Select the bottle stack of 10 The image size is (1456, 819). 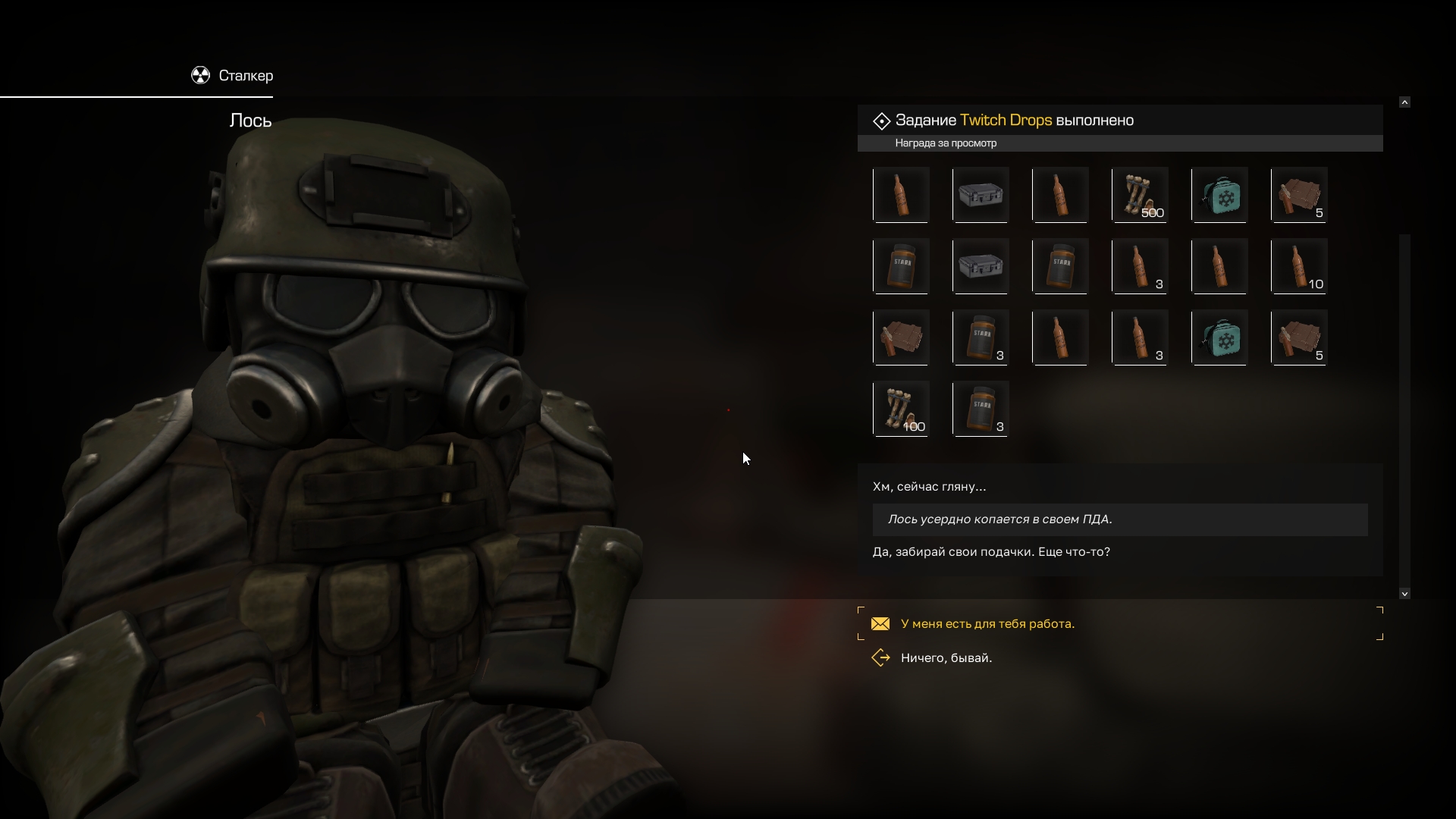(1298, 266)
